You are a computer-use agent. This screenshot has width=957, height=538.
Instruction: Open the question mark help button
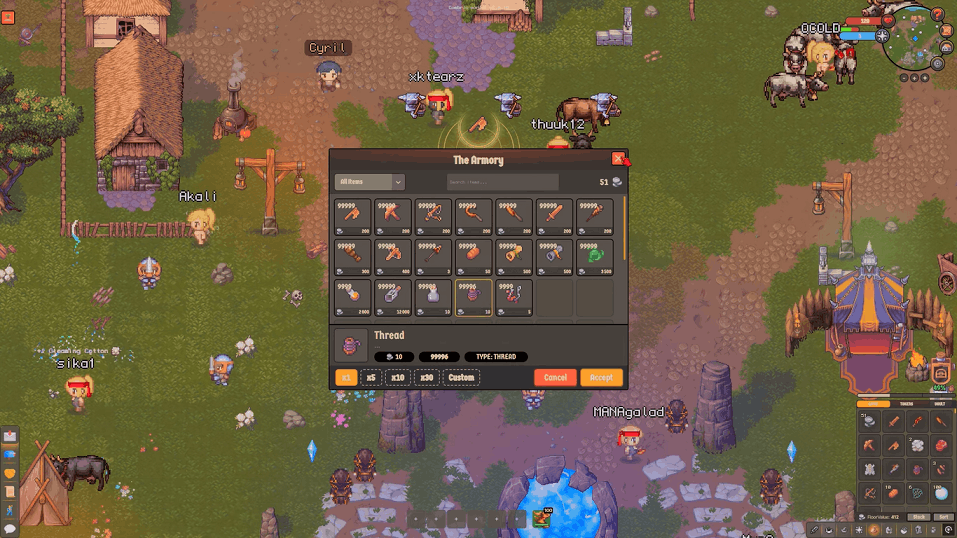[x=937, y=14]
